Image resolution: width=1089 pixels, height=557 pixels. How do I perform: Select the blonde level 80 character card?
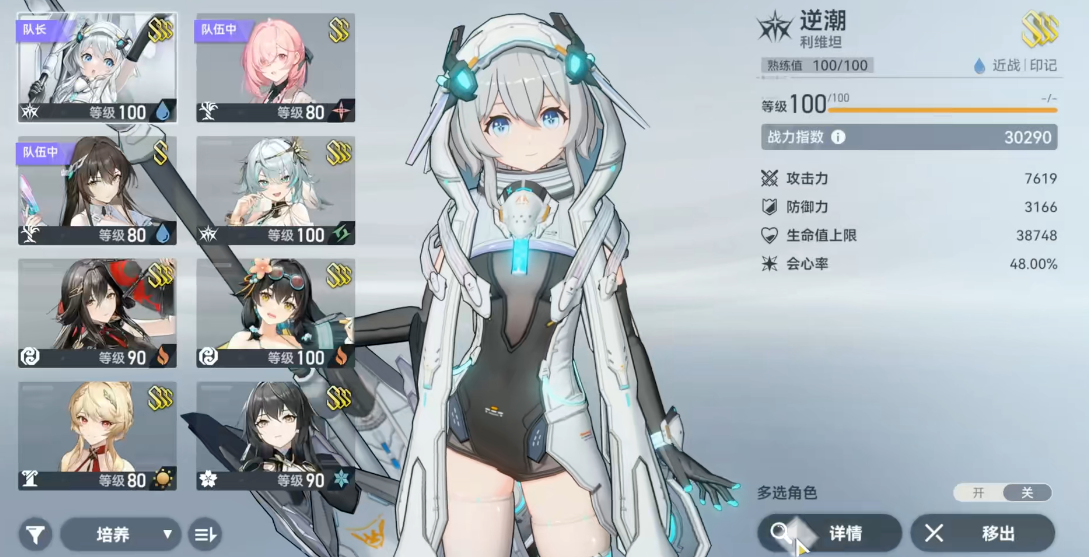[x=97, y=436]
